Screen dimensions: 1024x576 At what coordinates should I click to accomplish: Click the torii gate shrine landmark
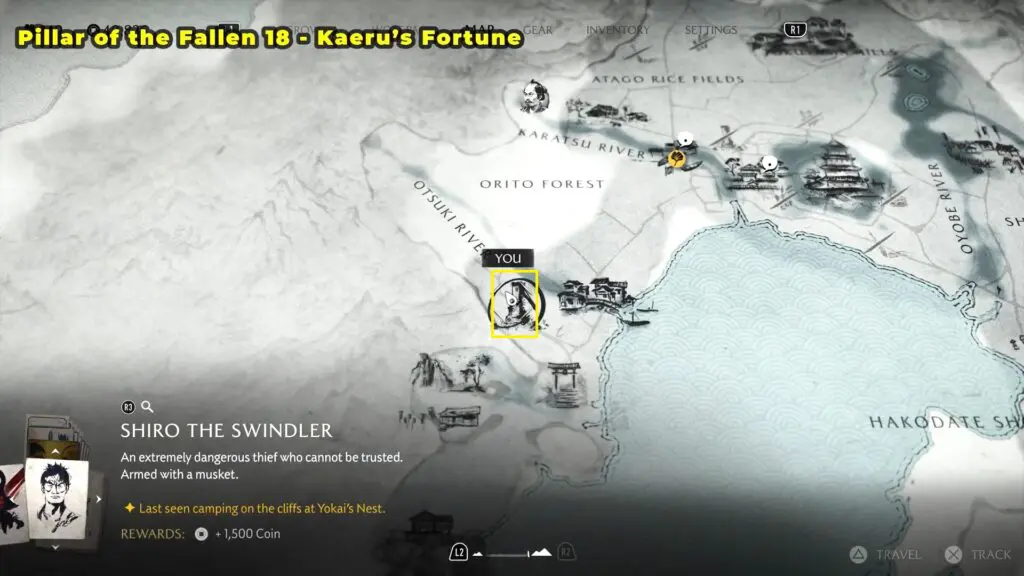(561, 382)
